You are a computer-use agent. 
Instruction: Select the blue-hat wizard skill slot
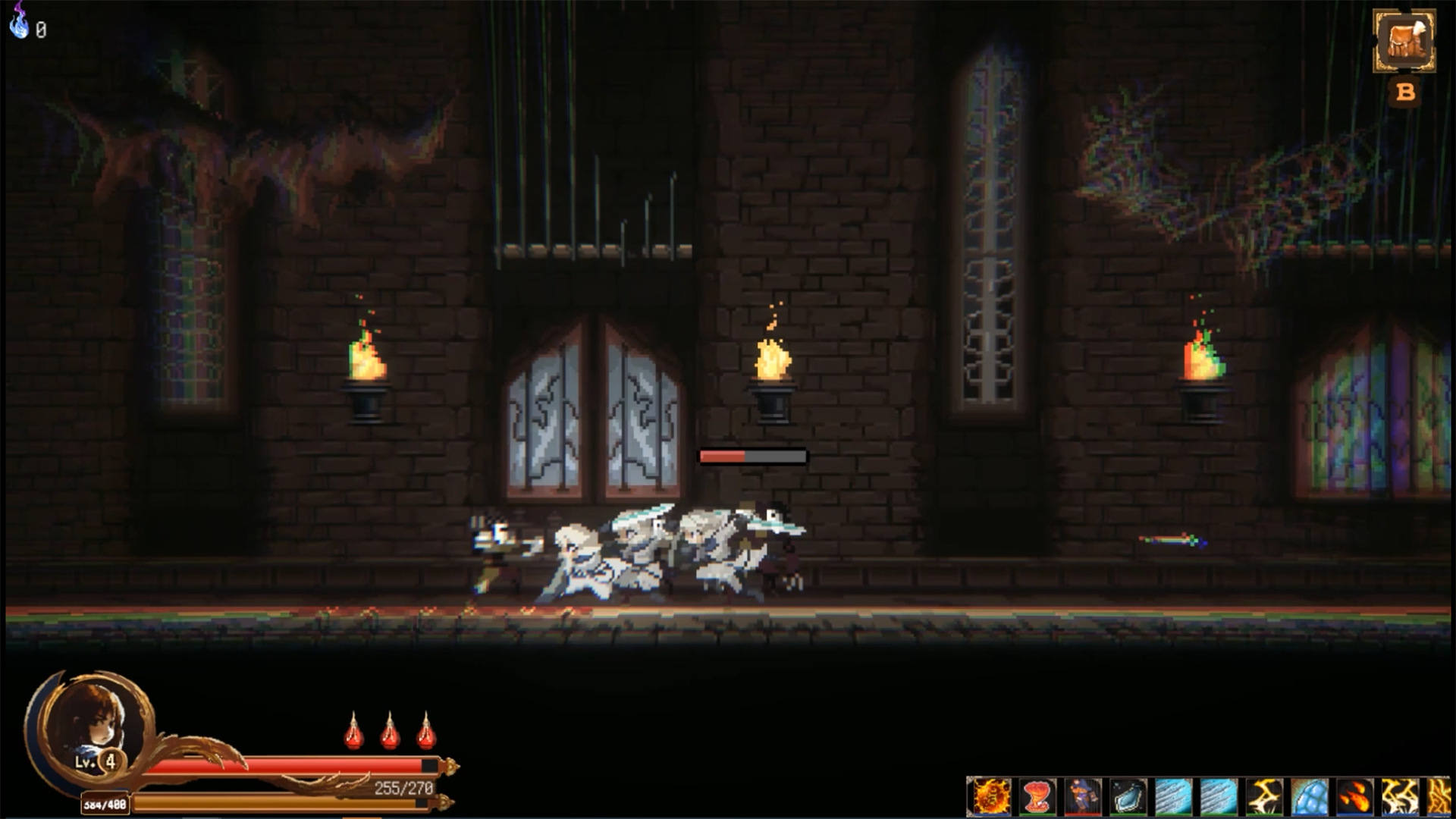click(1081, 797)
